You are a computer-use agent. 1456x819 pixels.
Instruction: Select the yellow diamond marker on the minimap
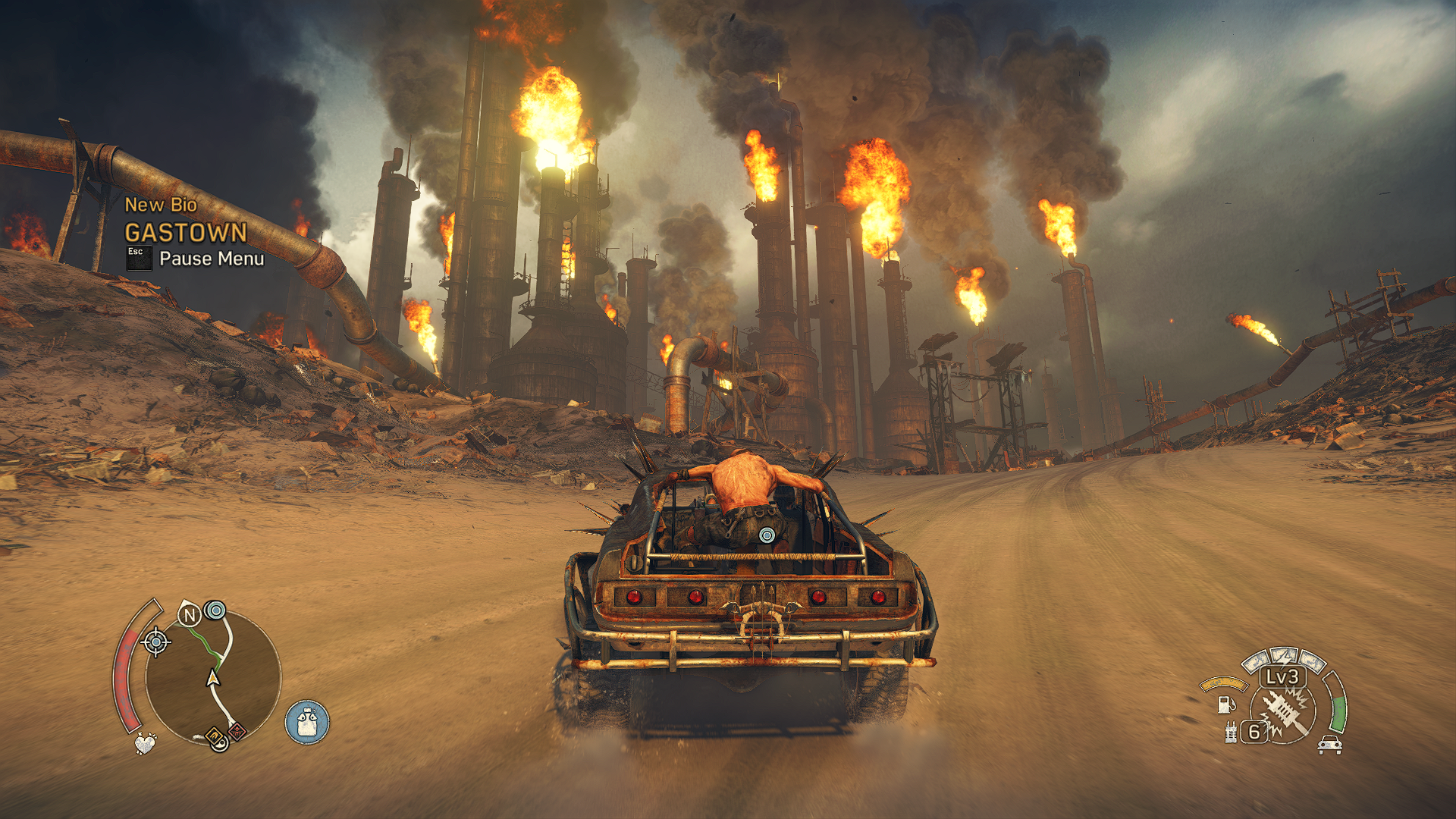point(215,735)
